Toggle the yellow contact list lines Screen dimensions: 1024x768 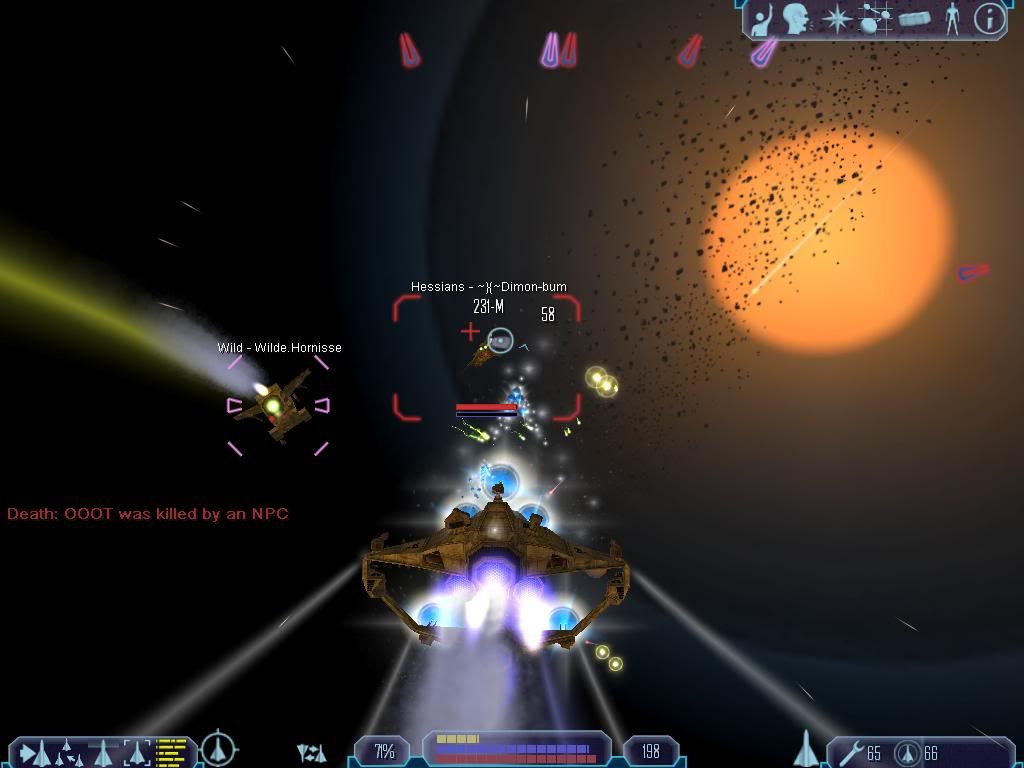(172, 750)
